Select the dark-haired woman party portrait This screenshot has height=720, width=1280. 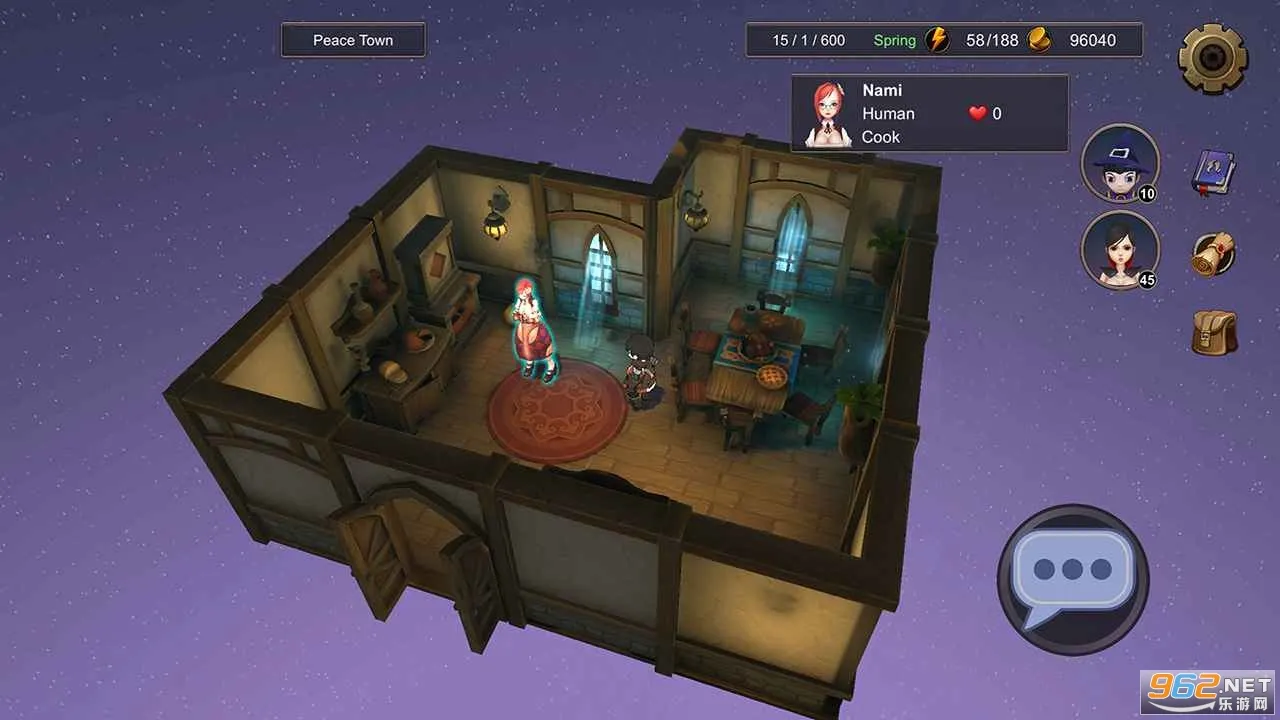[x=1120, y=250]
